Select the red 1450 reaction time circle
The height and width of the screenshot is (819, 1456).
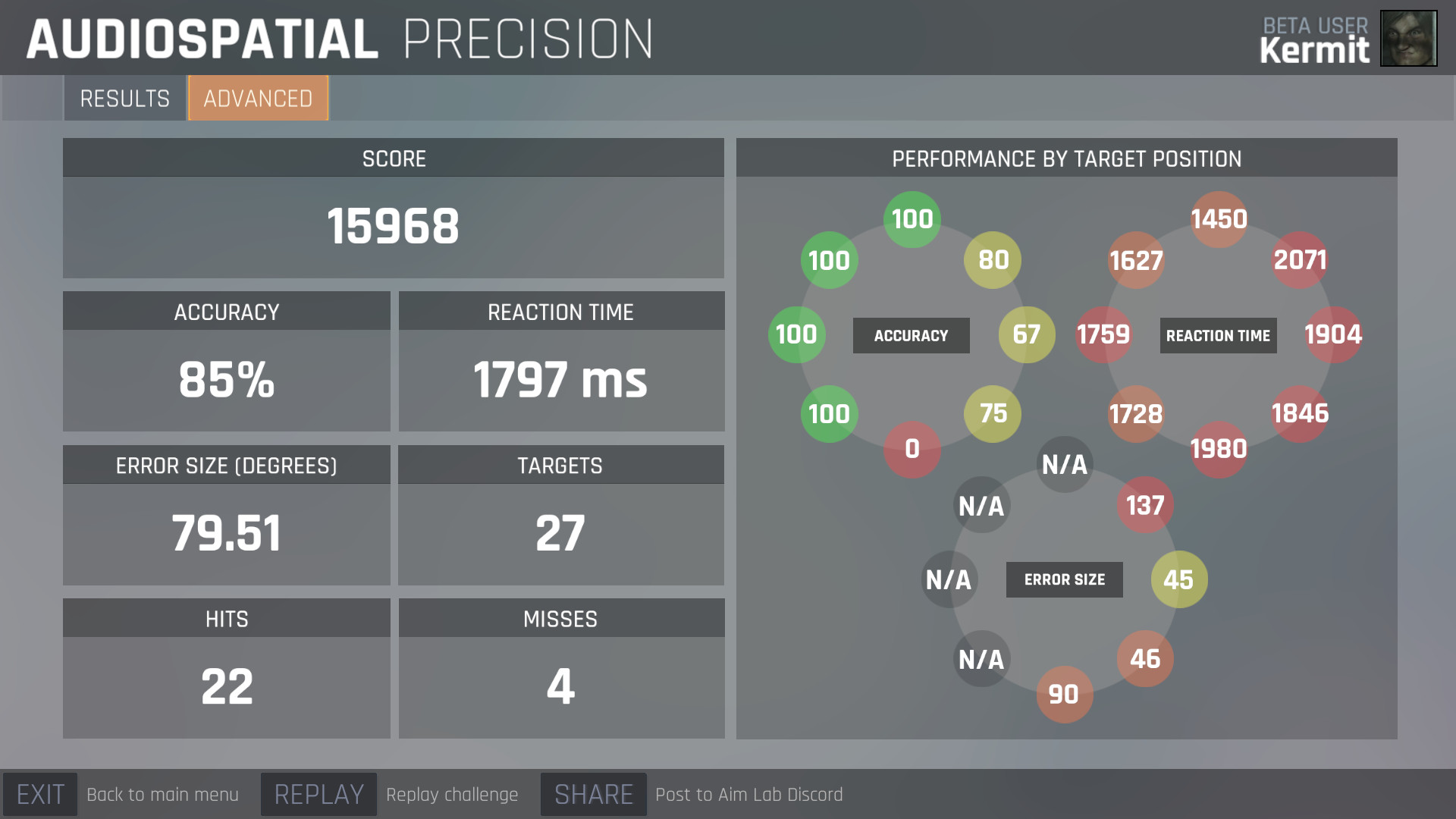pyautogui.click(x=1218, y=219)
